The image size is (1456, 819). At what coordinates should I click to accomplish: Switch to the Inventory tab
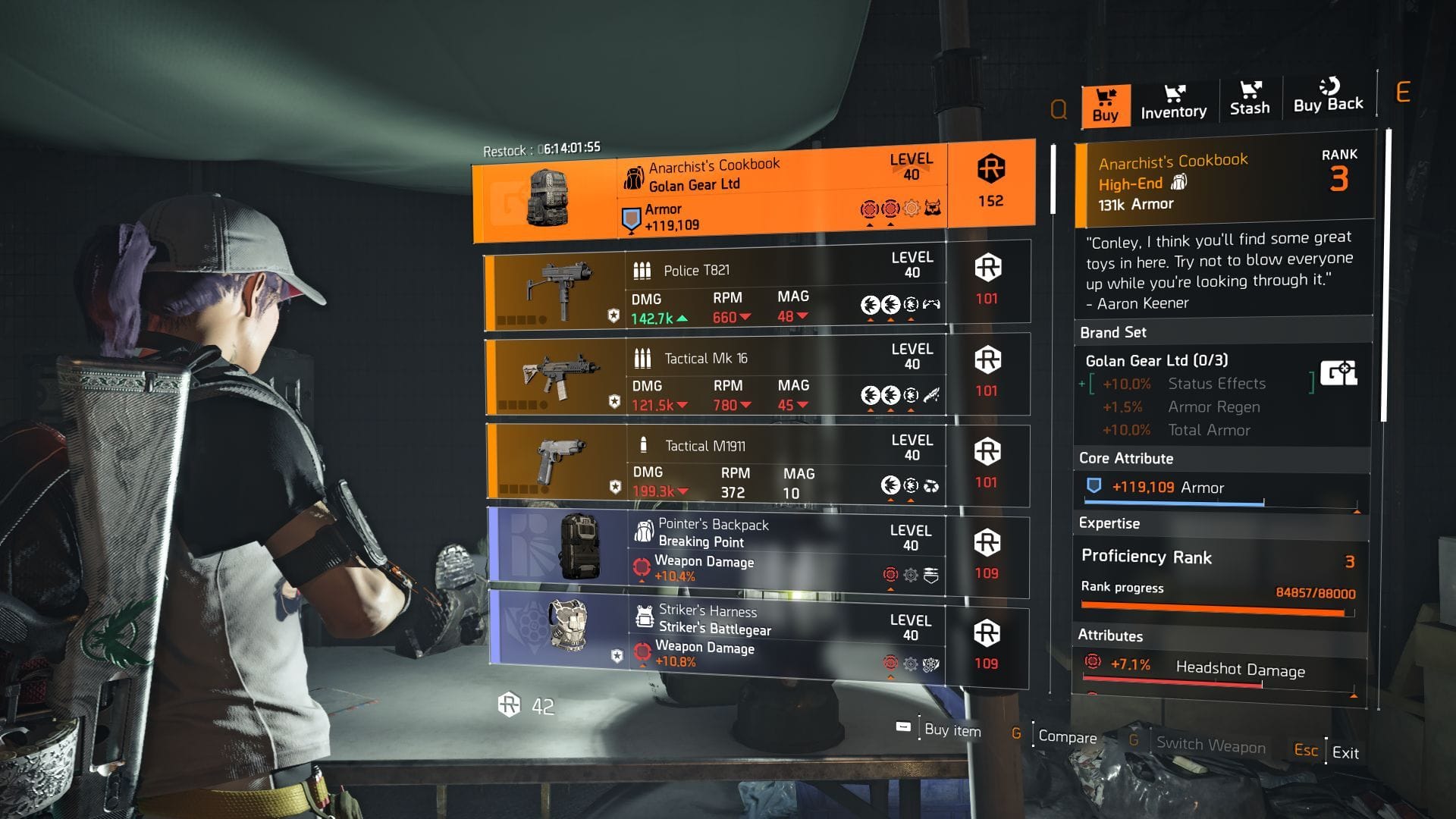tap(1175, 111)
